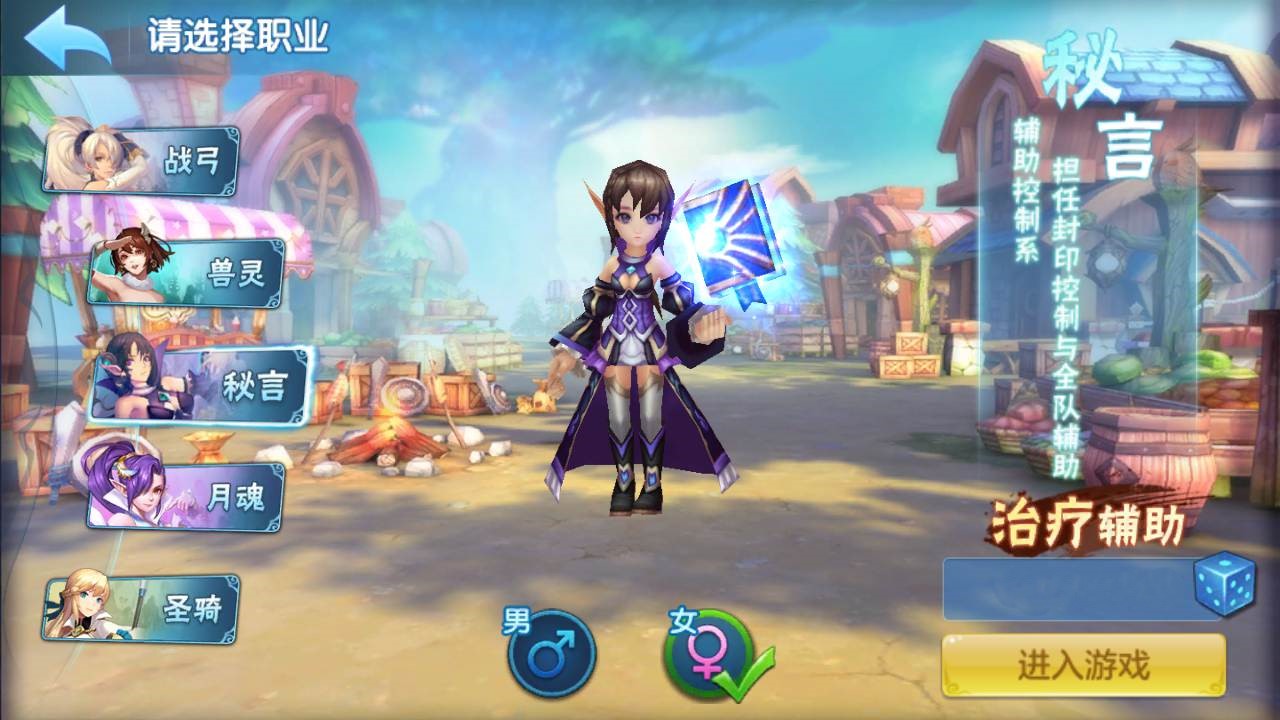Click the character name input field

pyautogui.click(x=1066, y=588)
